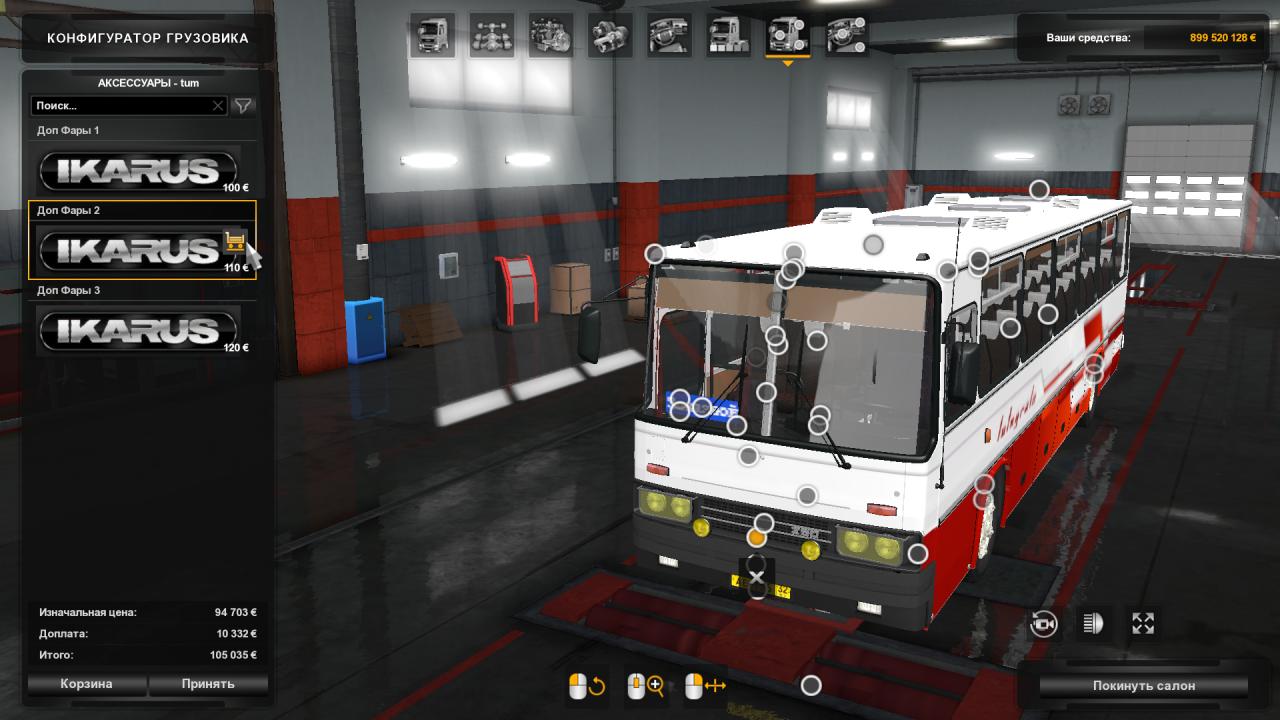
Task: Toggle the vehicle headlights
Action: 1093,624
